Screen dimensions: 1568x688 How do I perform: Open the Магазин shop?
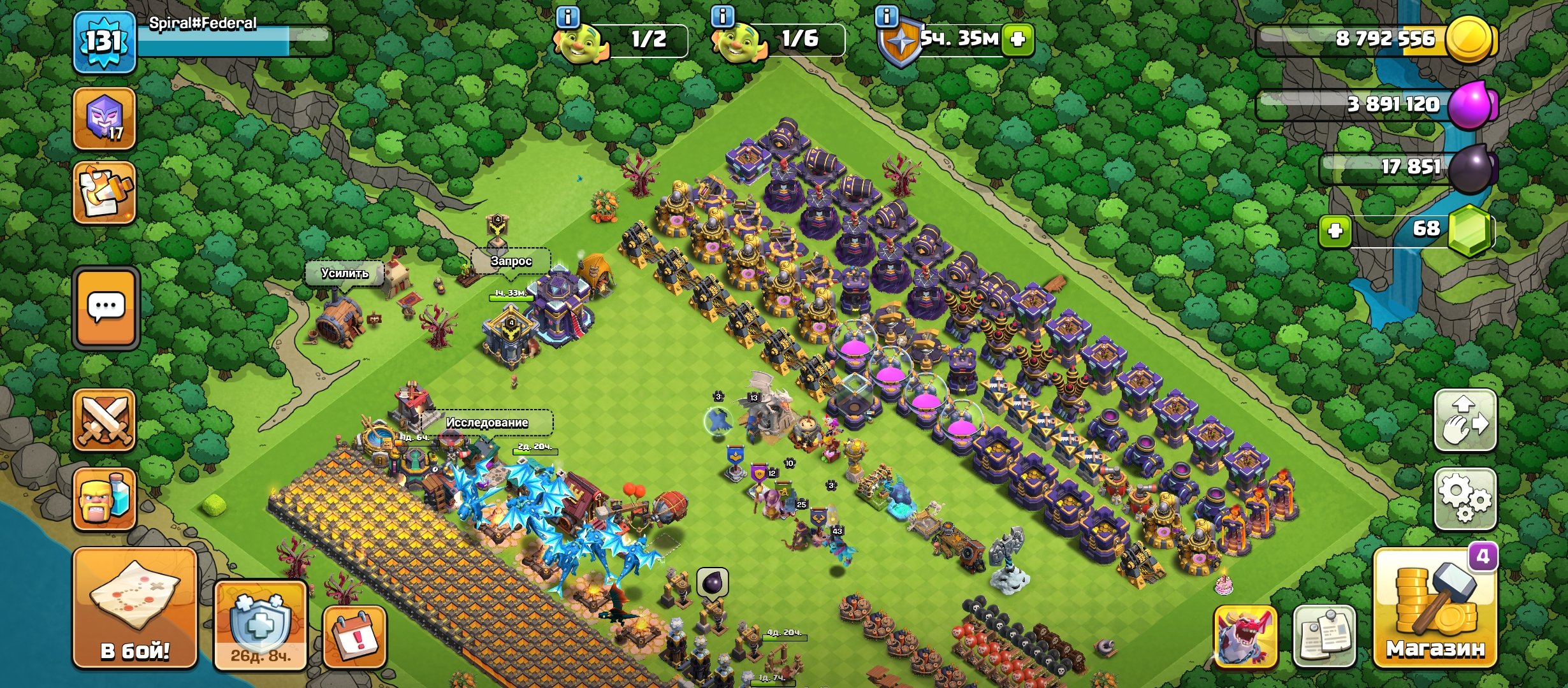point(1435,608)
